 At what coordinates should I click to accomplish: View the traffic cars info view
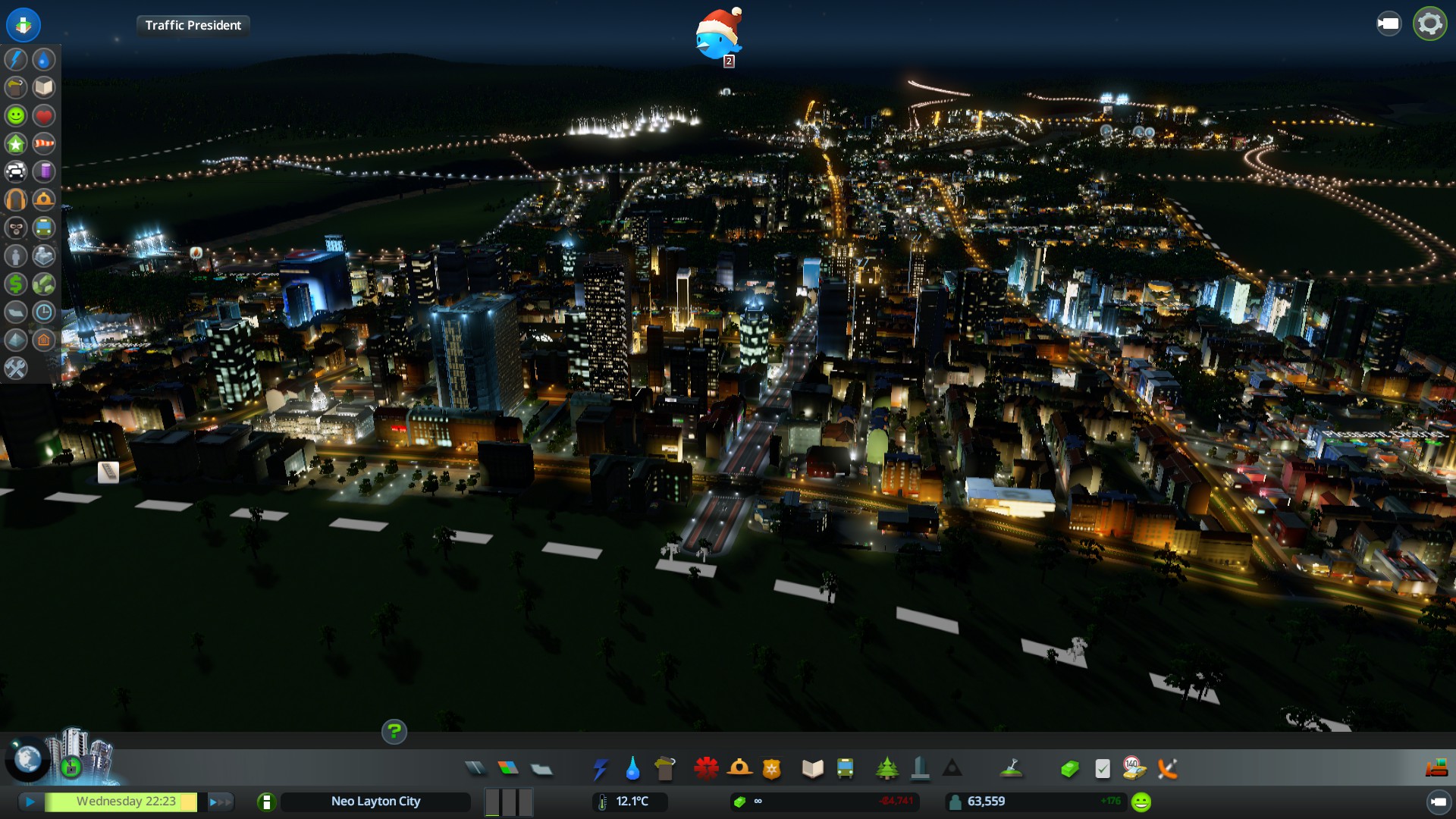[16, 171]
